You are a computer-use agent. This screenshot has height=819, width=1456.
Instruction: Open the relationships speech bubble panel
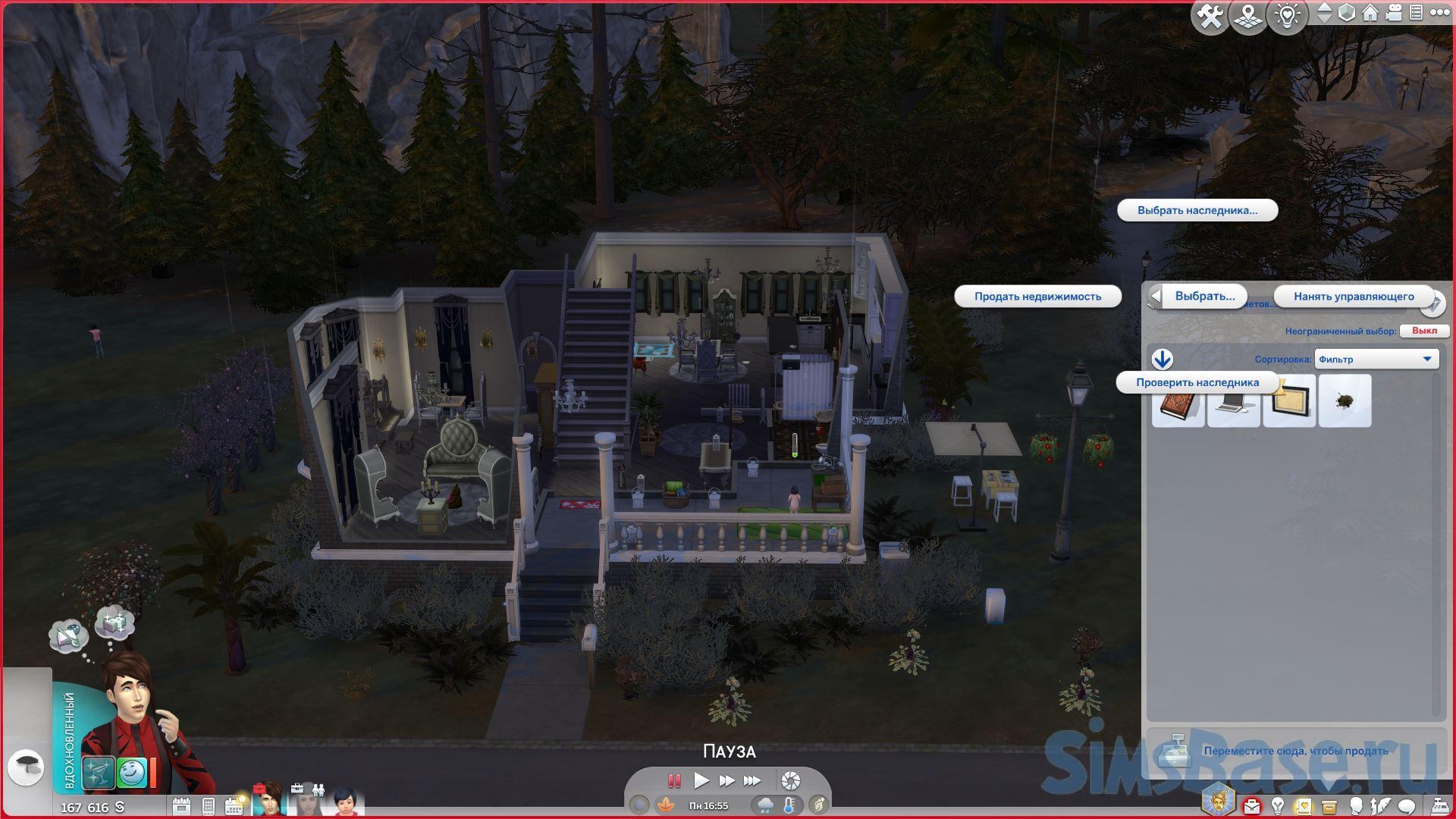(1407, 805)
